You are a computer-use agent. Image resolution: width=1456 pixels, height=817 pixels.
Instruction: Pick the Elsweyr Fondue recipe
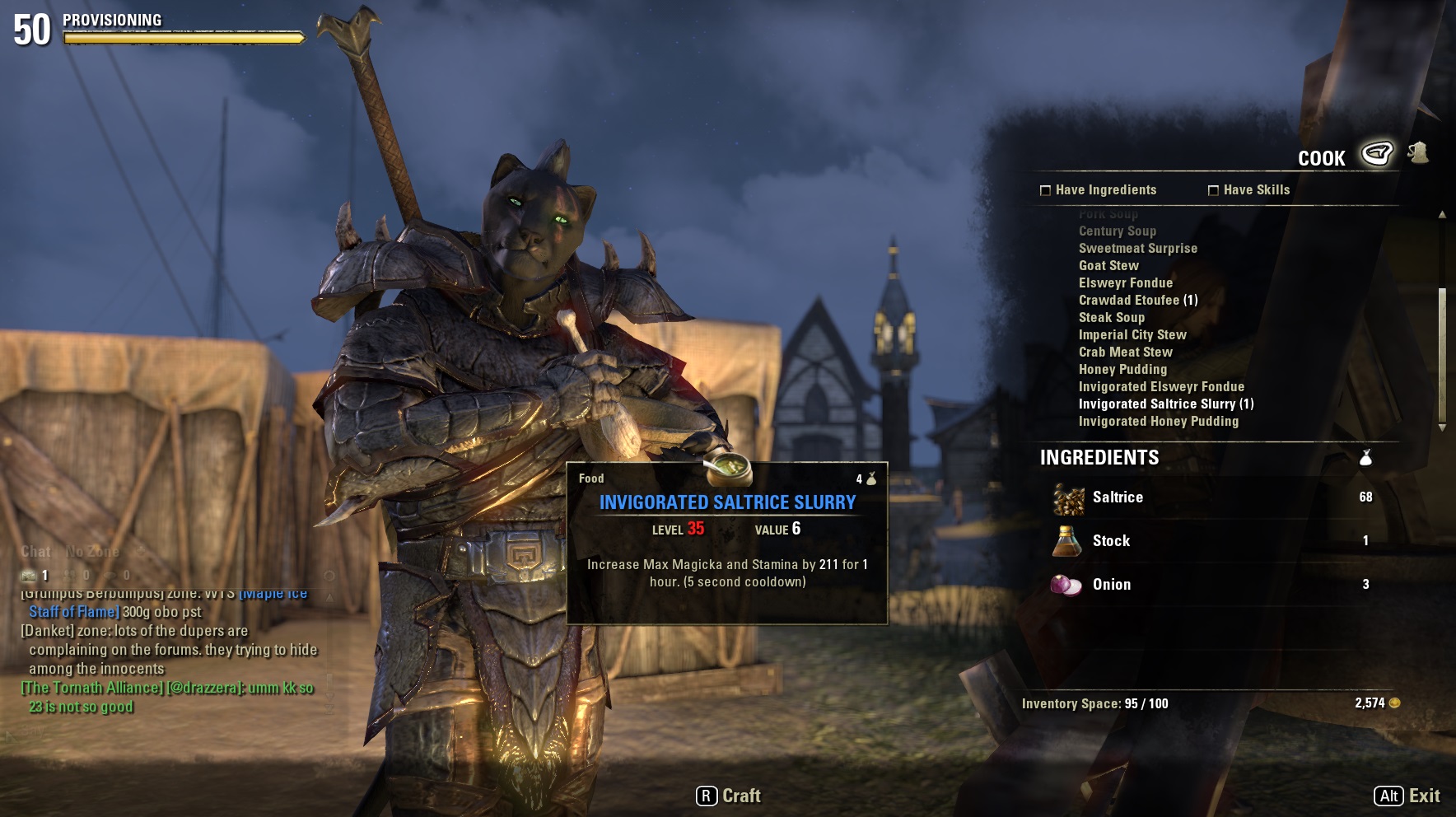point(1125,283)
